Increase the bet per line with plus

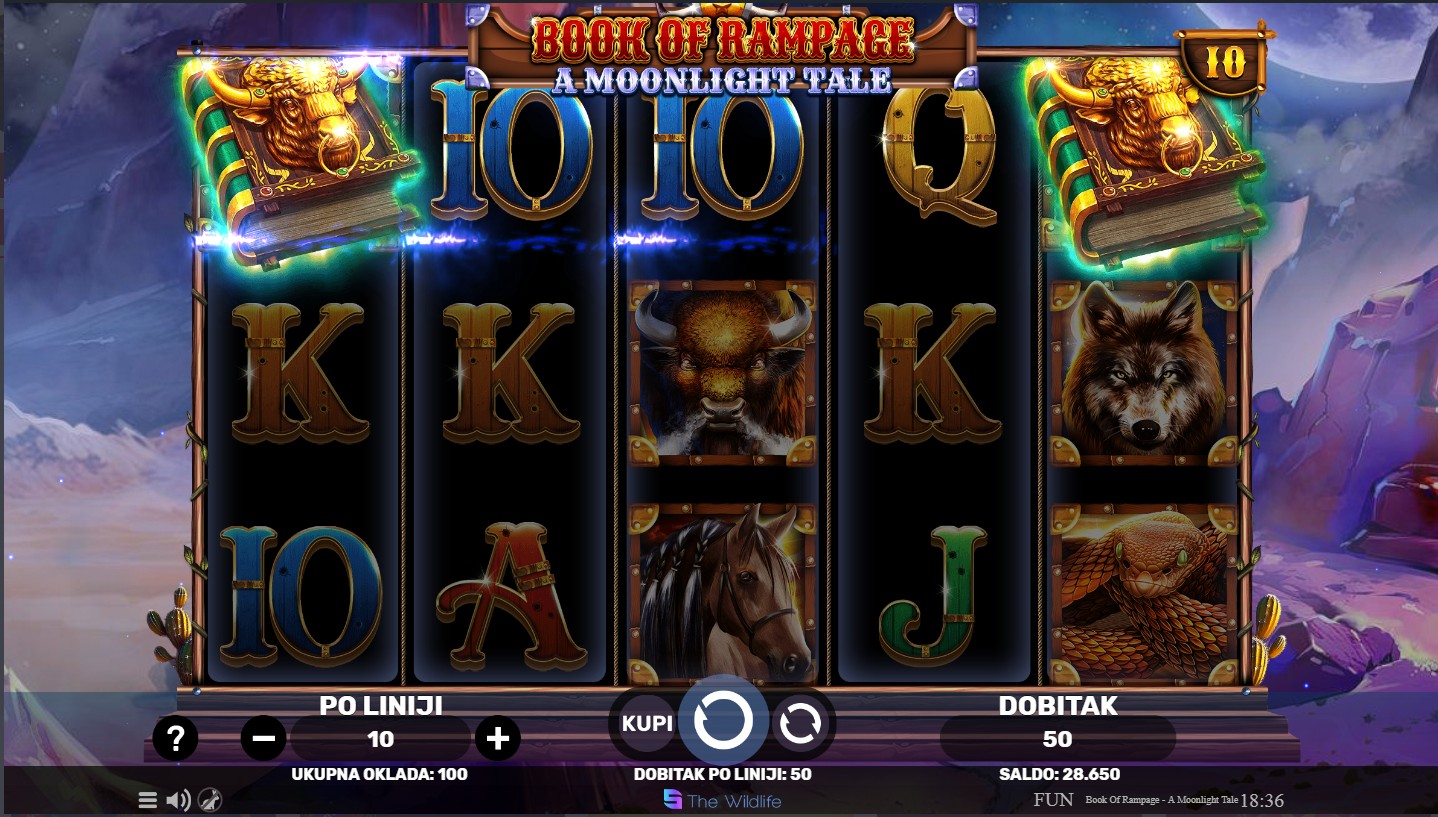(x=497, y=739)
